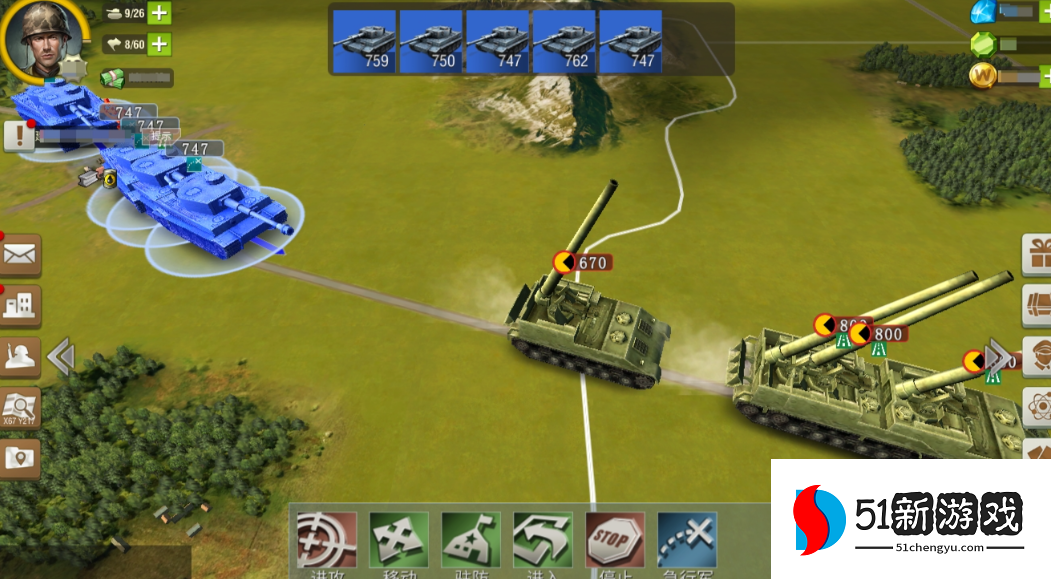Screen dimensions: 1051x579
Task: Choose the attack crosshair command
Action: [326, 543]
